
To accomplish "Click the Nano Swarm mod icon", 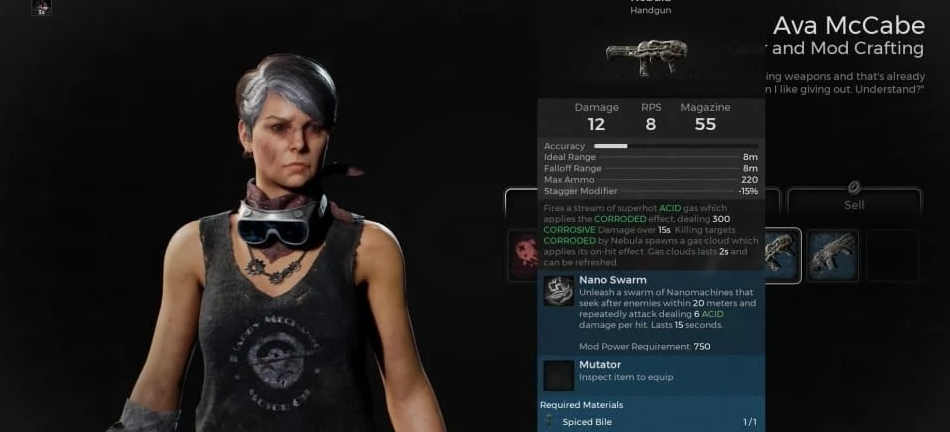I will 558,291.
